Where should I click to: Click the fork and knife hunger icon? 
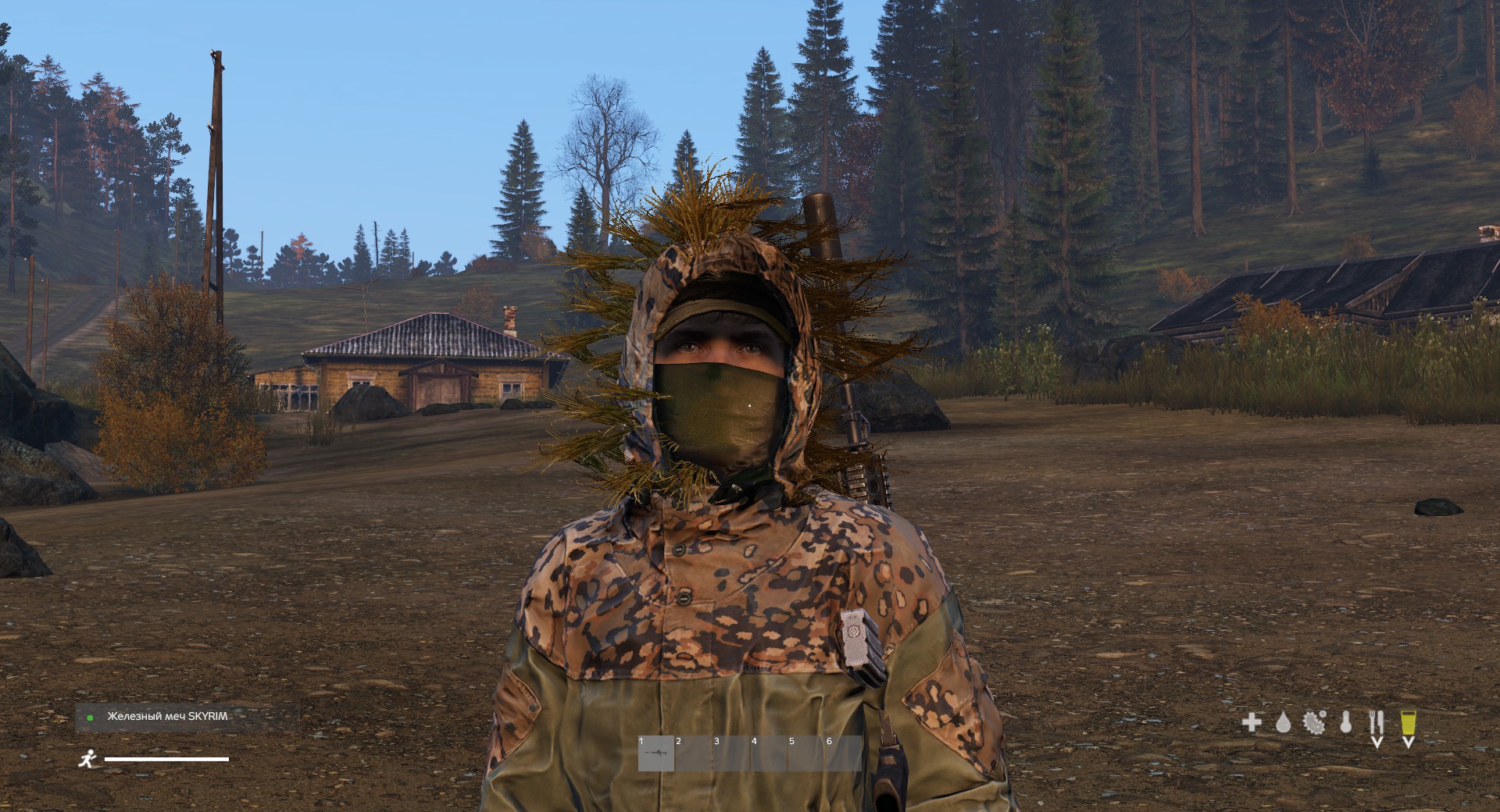[1377, 721]
